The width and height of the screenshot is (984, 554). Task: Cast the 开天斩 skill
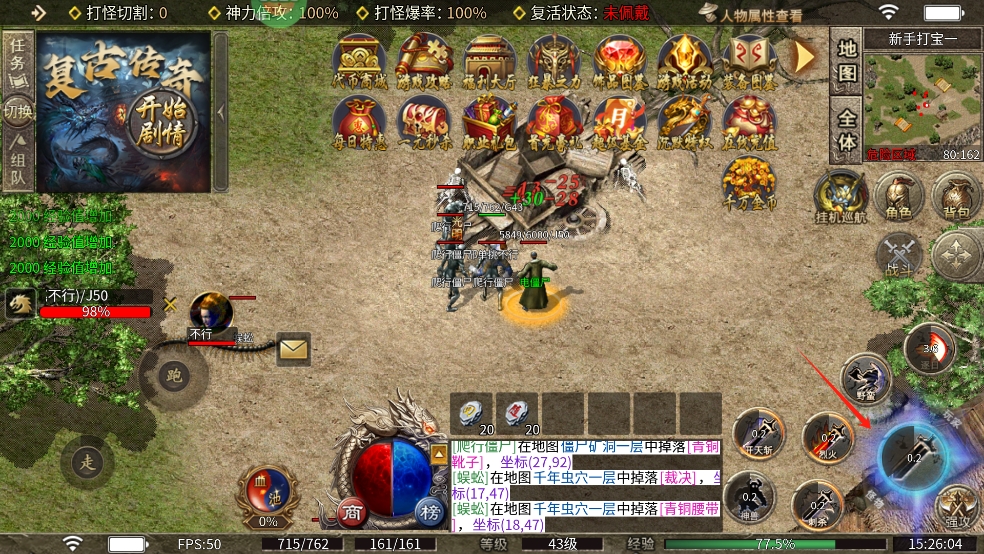tap(757, 433)
